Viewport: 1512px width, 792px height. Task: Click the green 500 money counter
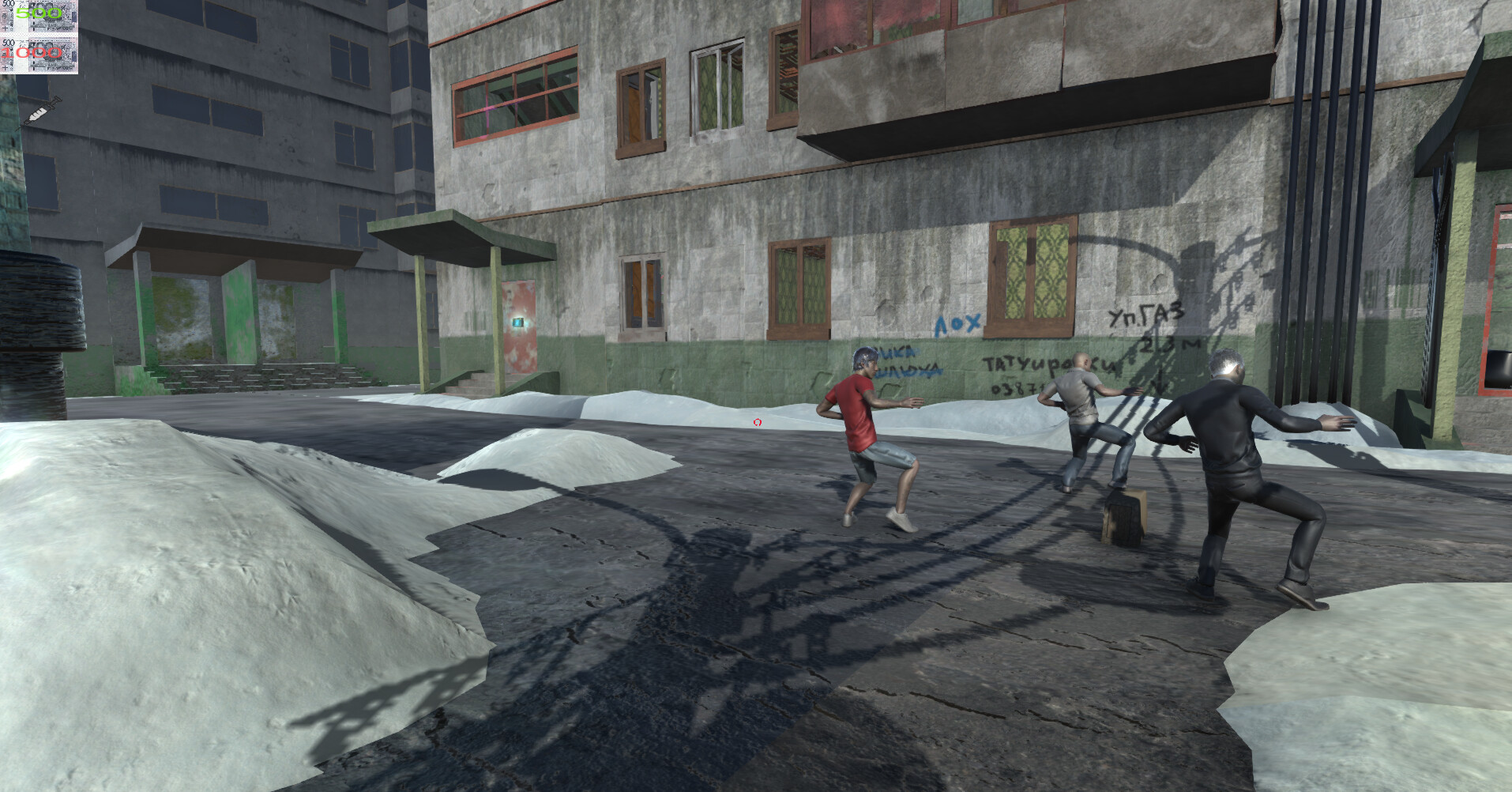(38, 13)
